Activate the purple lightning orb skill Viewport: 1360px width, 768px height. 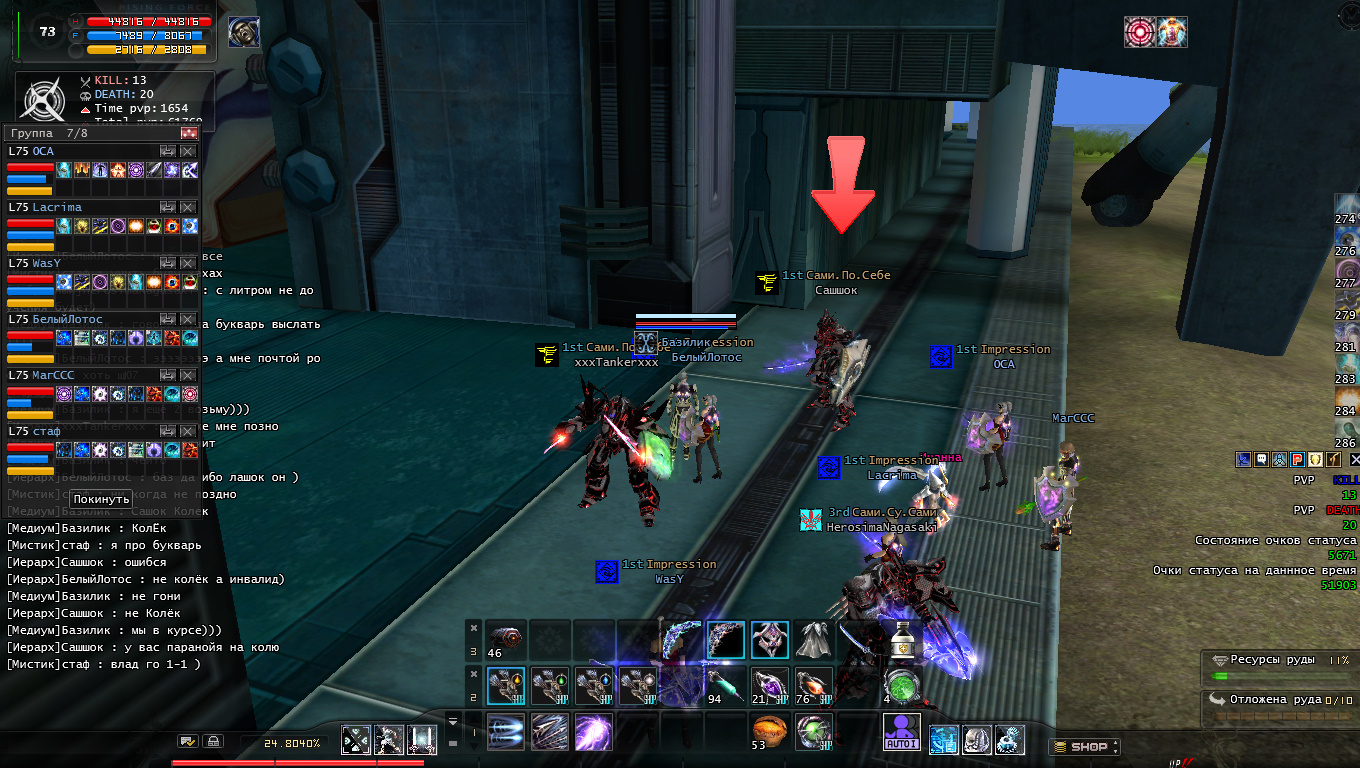(x=593, y=732)
